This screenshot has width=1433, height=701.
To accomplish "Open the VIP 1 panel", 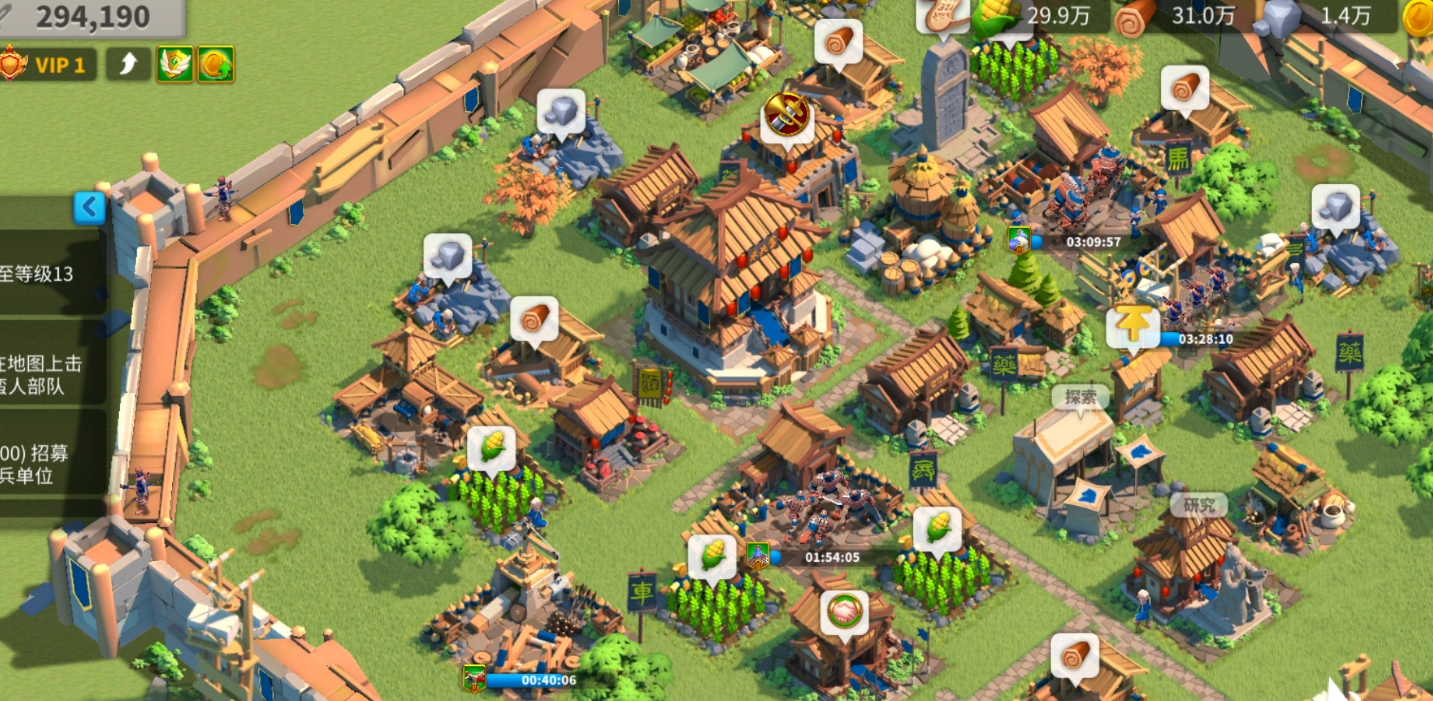I will click(x=50, y=66).
